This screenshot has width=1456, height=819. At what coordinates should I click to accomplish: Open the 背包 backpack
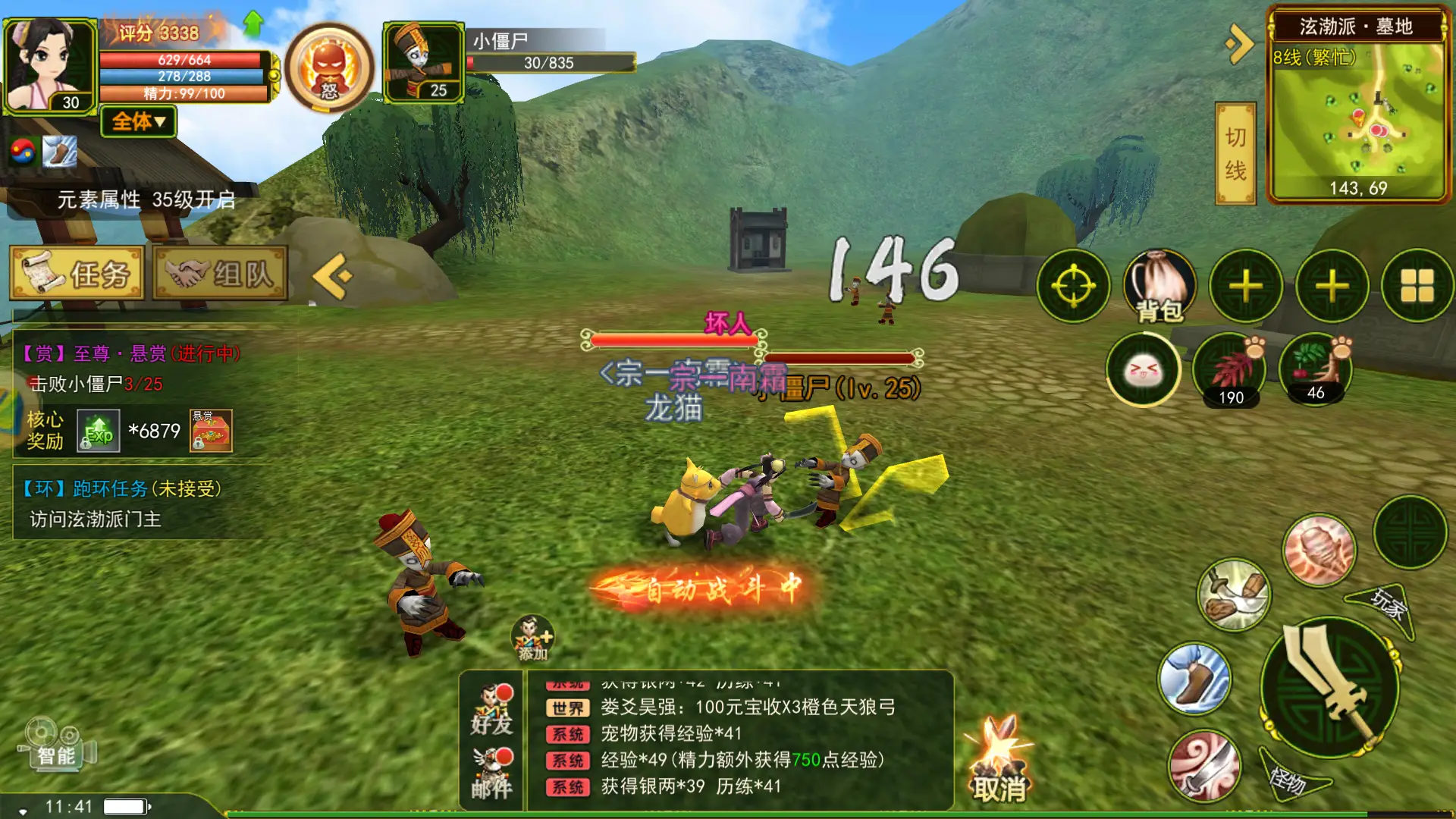tap(1159, 287)
